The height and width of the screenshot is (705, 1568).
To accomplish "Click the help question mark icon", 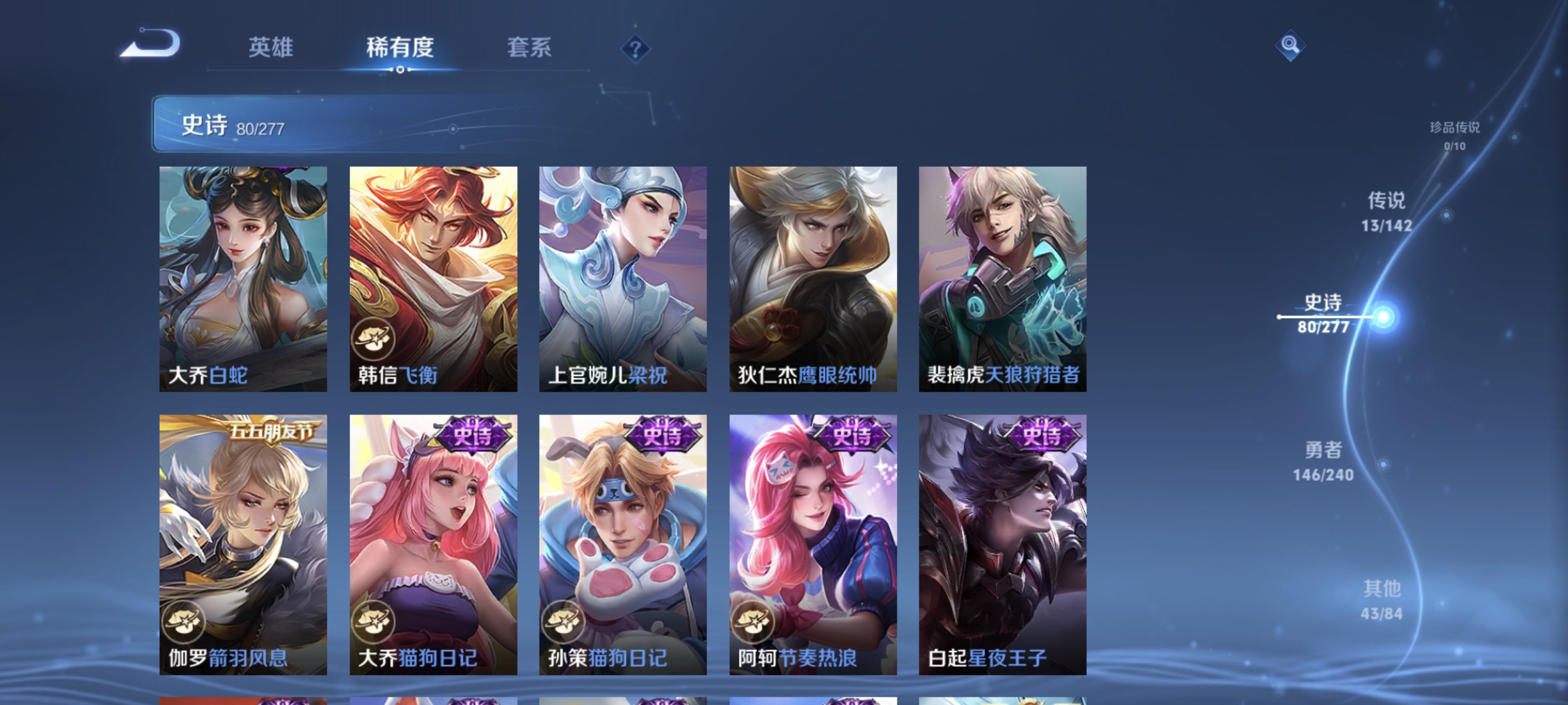I will coord(635,50).
